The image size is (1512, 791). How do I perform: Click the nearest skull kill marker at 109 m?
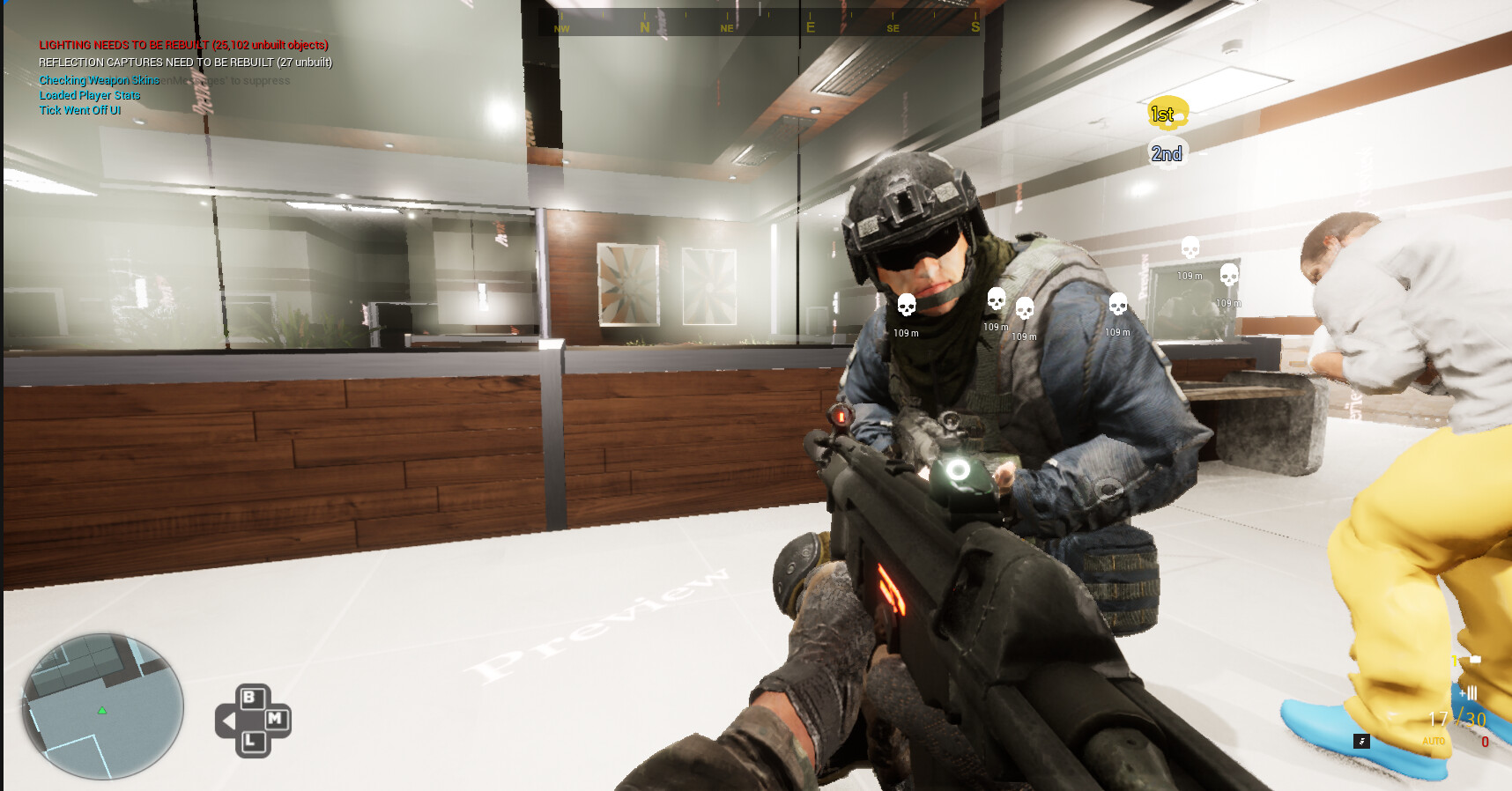pyautogui.click(x=907, y=303)
